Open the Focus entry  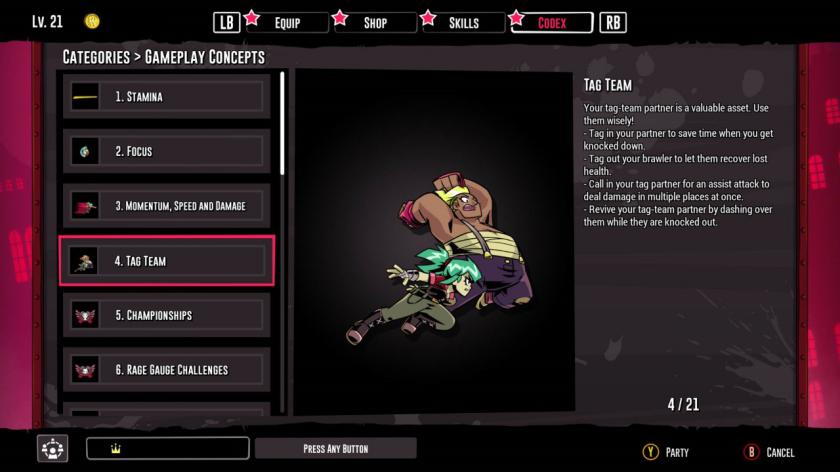(x=167, y=151)
